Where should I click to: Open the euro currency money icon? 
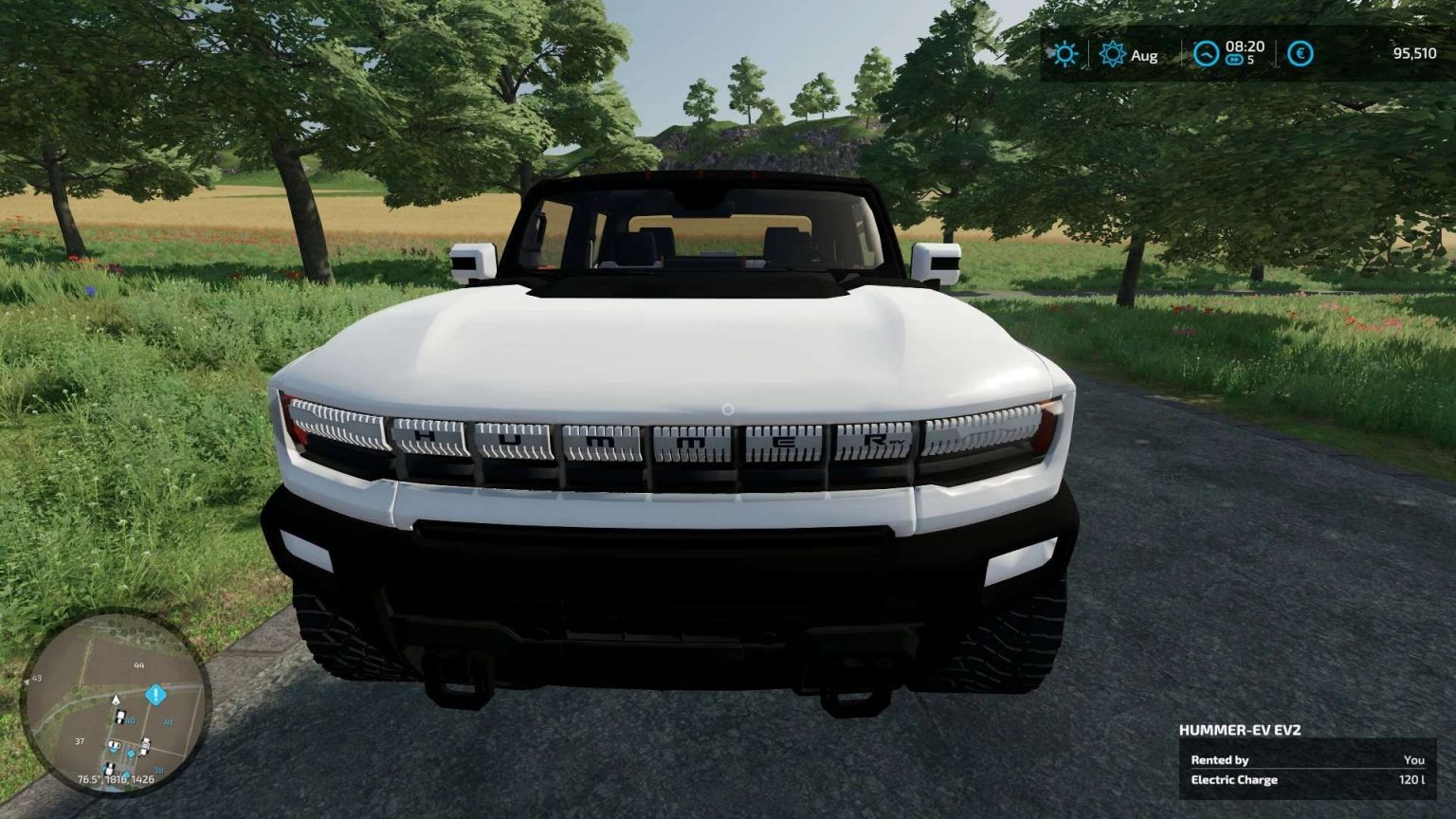tap(1300, 53)
